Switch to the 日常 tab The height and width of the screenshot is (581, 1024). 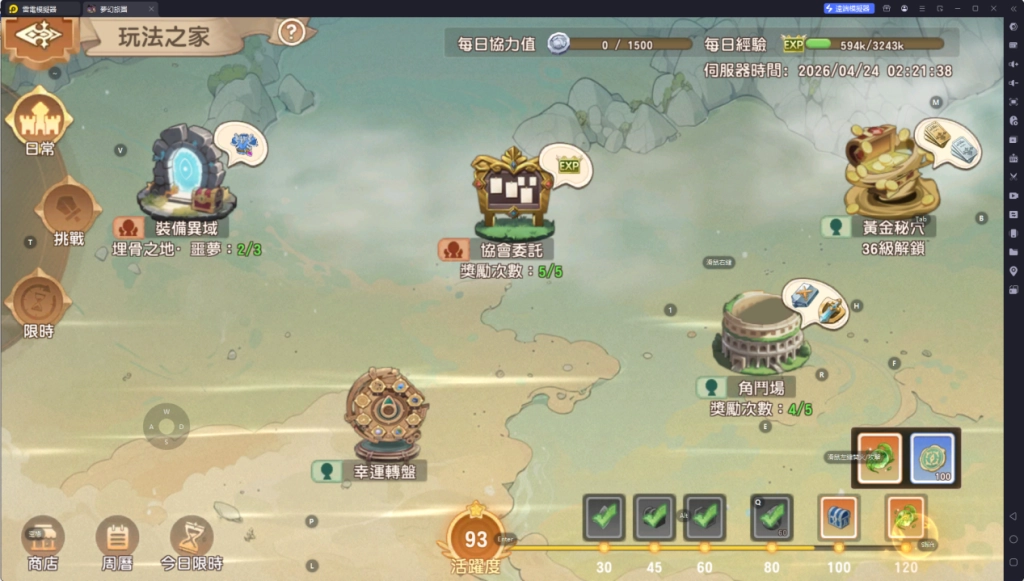pos(40,121)
